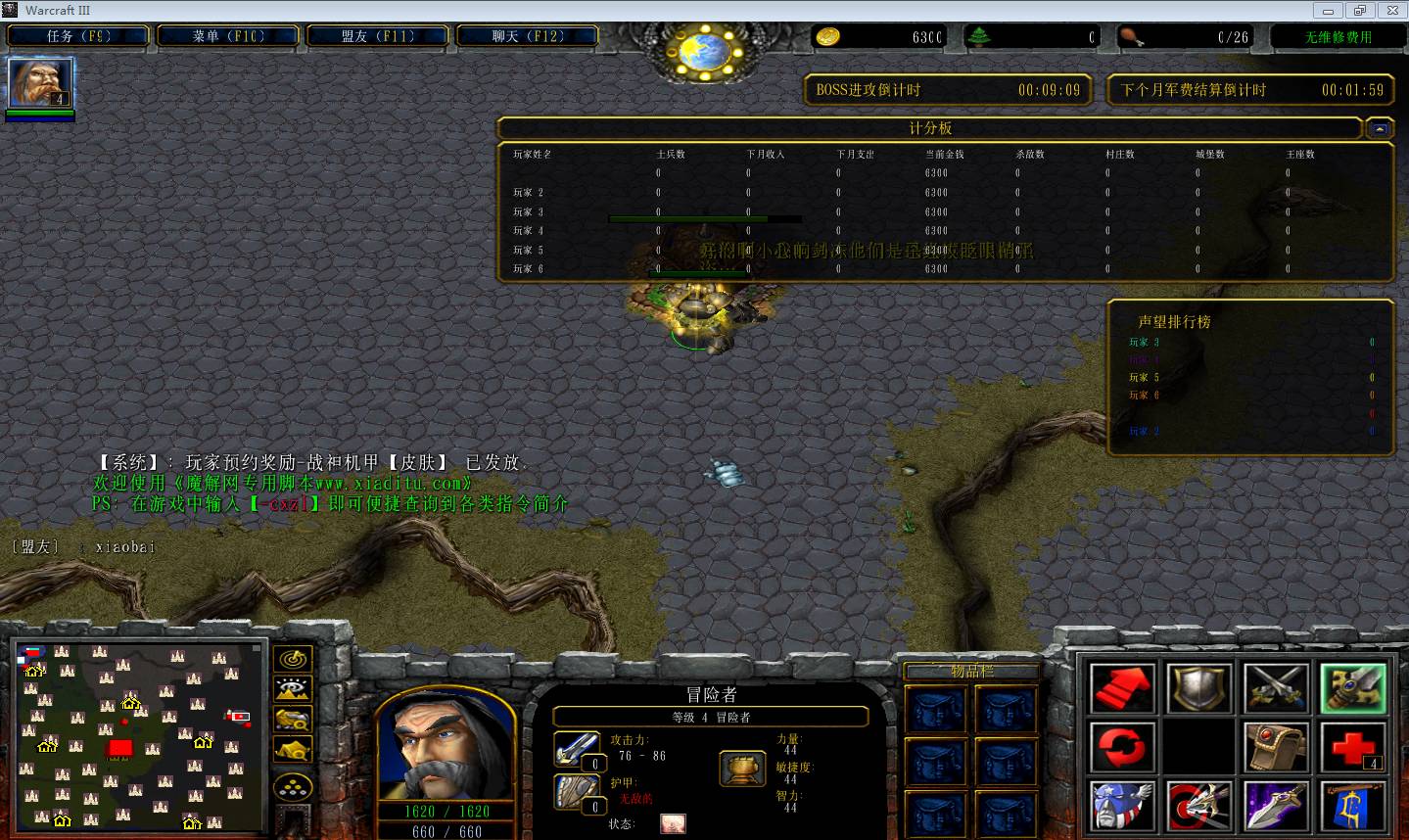Toggle minimap ally color mode button
Screen dimensions: 1409x840
[x=293, y=720]
